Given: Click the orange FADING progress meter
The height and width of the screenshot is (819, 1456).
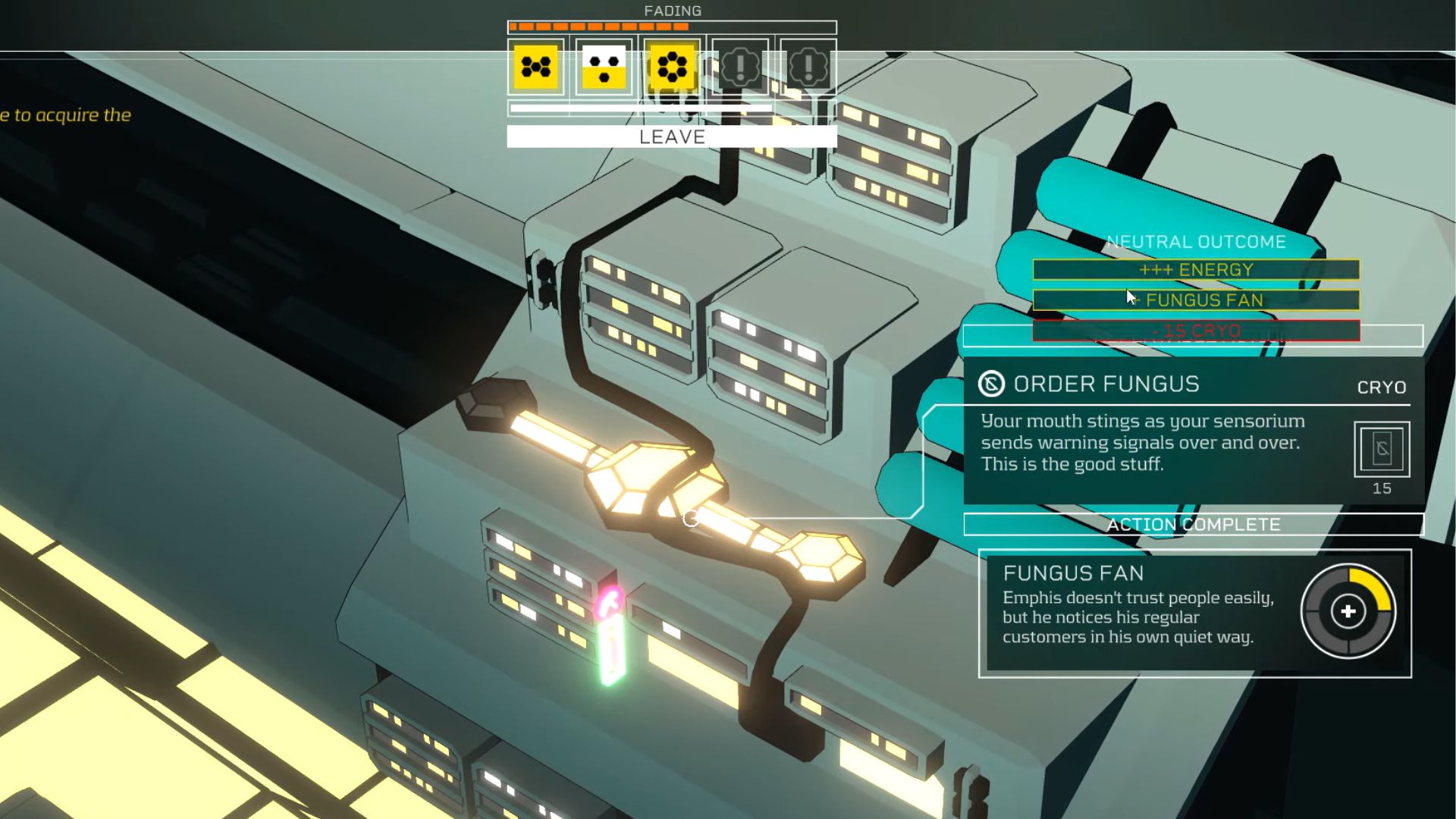Looking at the screenshot, I should pyautogui.click(x=599, y=27).
